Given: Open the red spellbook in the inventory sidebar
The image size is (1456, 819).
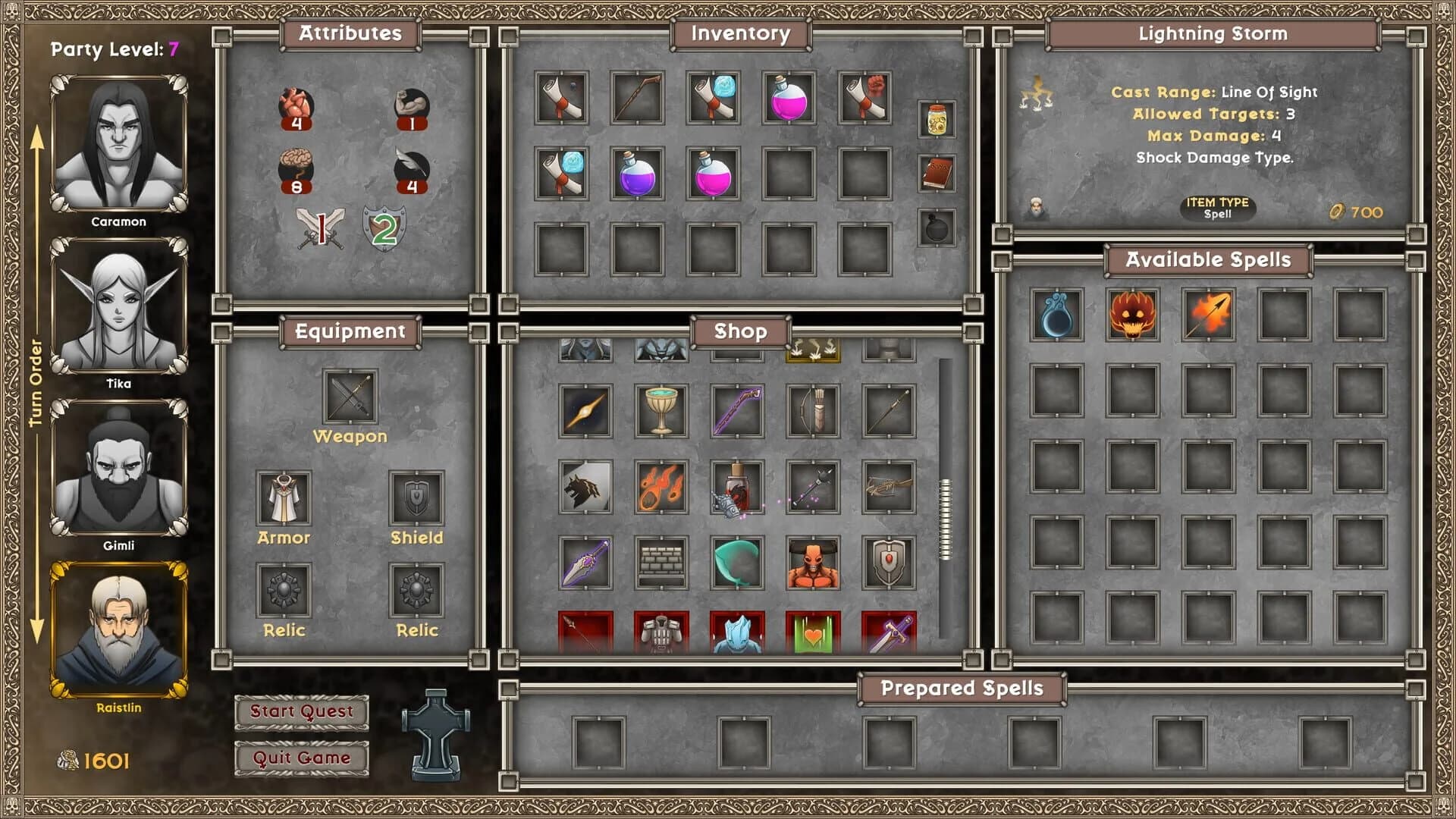Looking at the screenshot, I should (938, 173).
